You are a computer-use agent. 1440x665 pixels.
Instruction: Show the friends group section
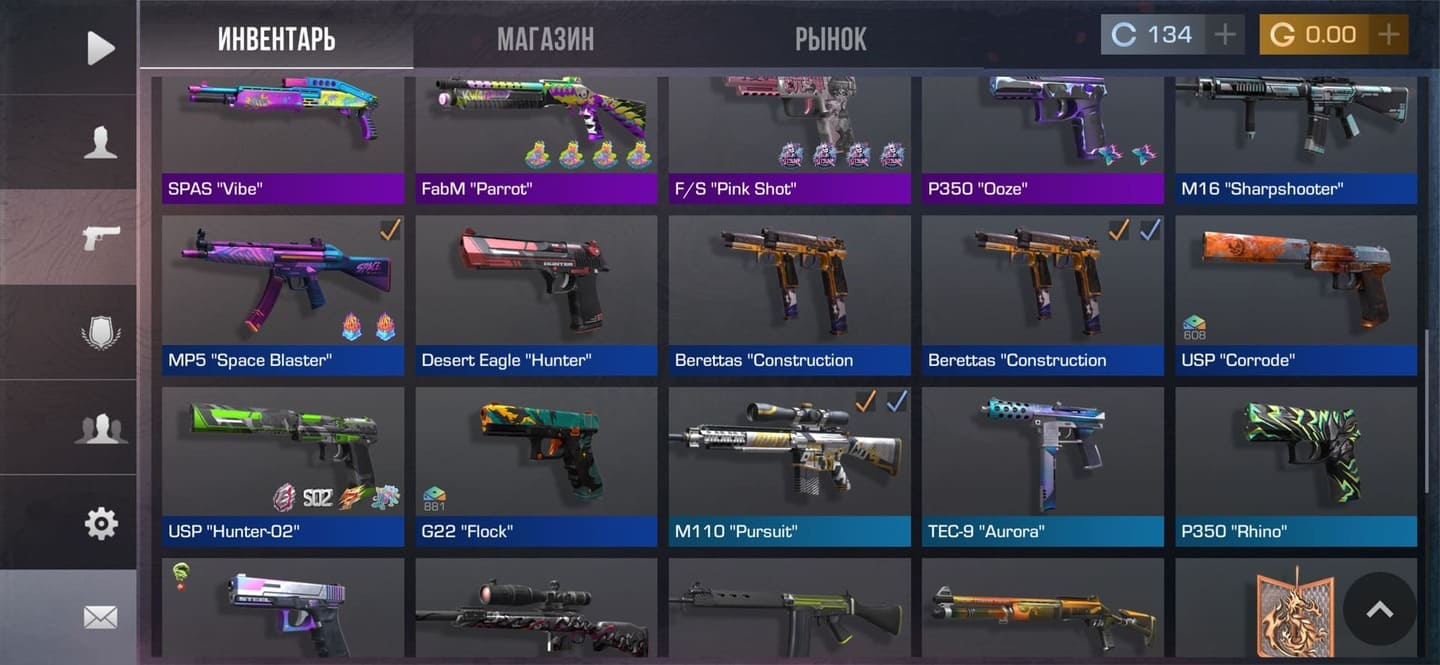pos(100,428)
